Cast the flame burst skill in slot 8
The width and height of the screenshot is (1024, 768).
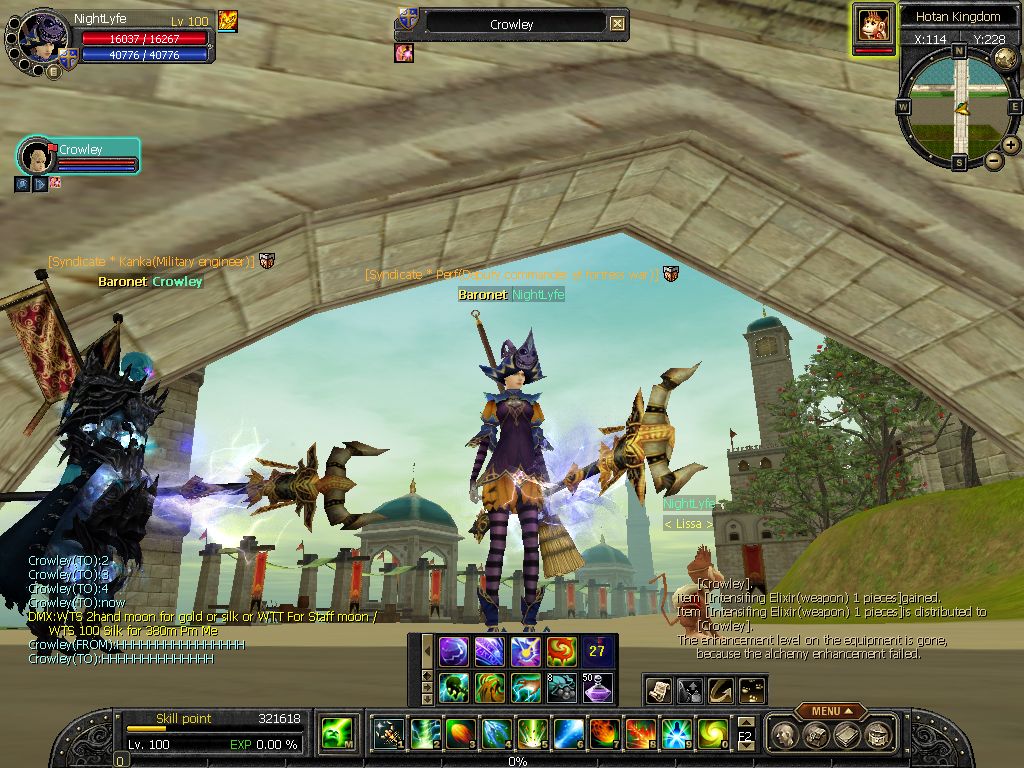(641, 735)
